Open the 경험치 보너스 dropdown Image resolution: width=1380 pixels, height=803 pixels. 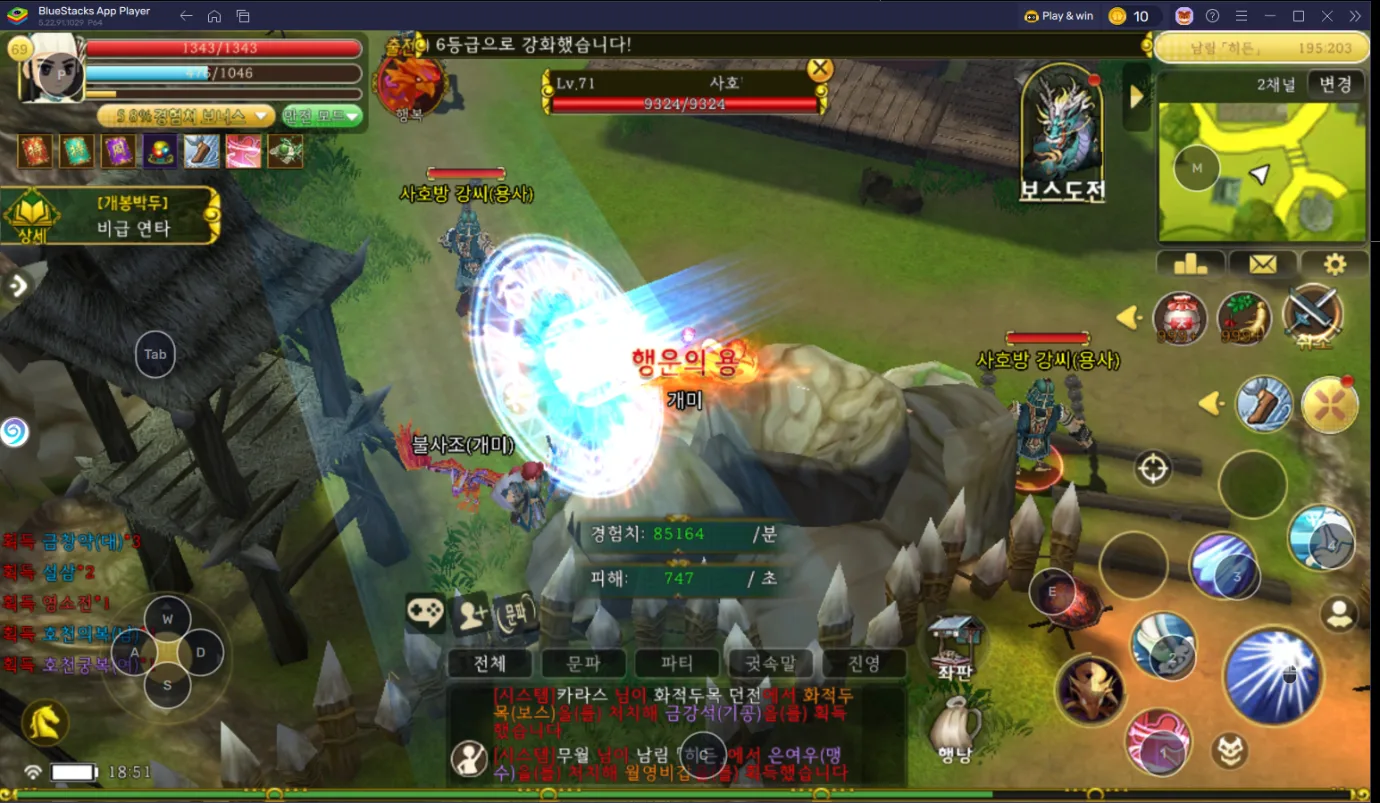tap(186, 116)
